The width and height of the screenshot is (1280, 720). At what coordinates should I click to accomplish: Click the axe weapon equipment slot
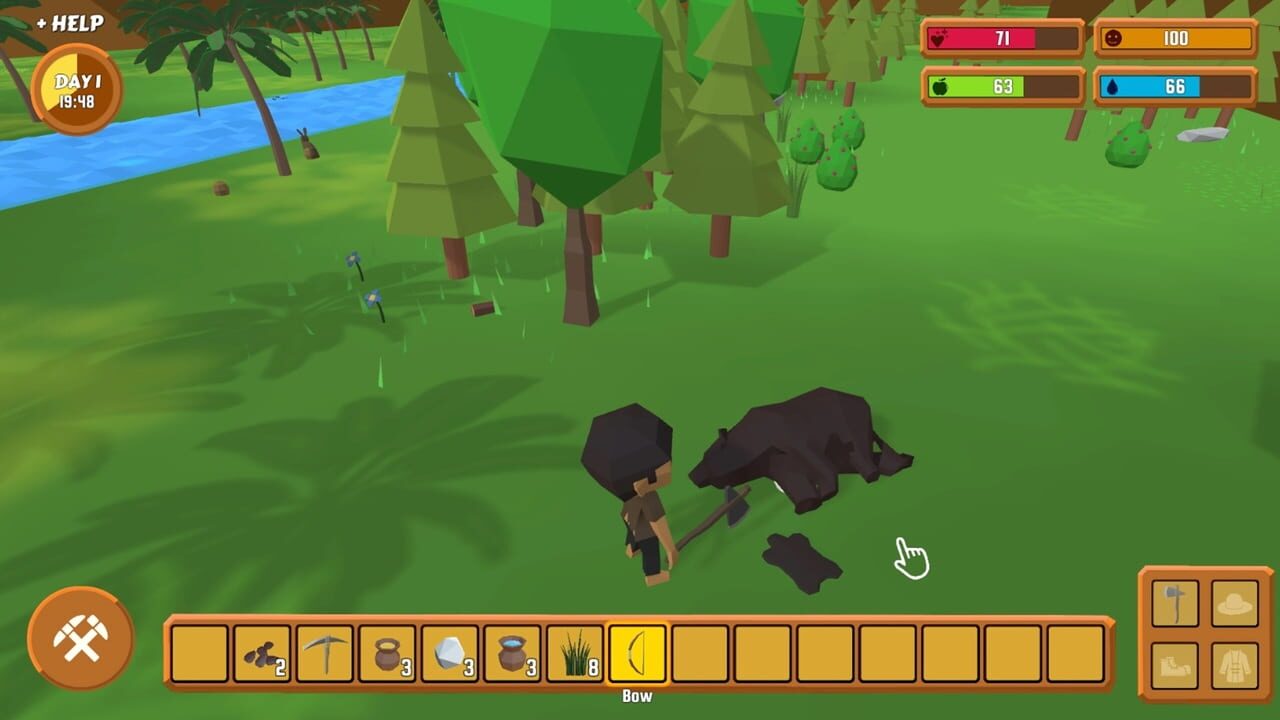coord(1174,604)
